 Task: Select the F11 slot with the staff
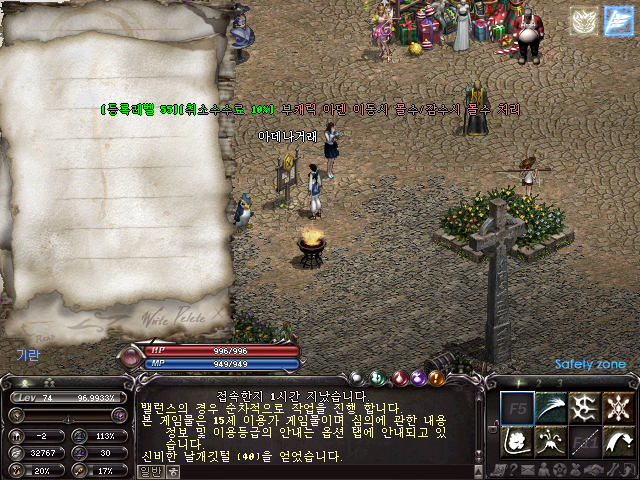click(x=584, y=440)
